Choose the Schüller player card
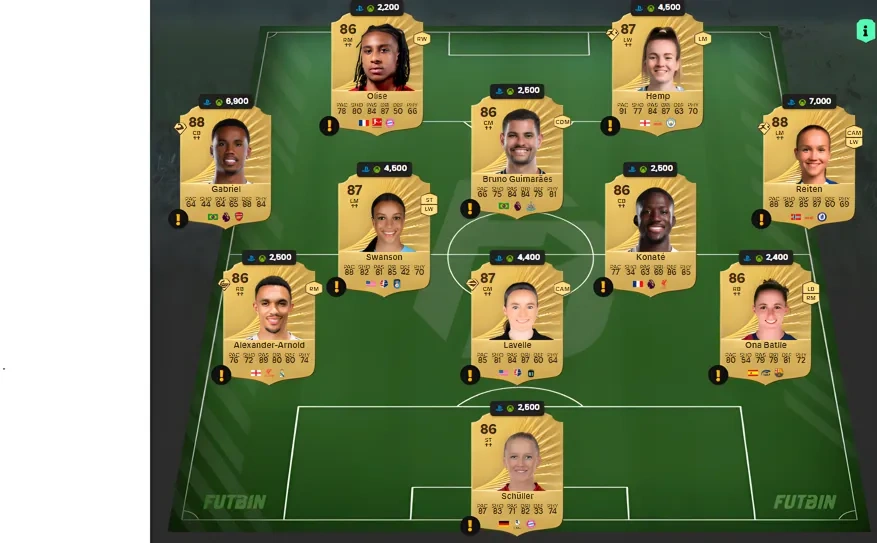877x543 pixels. (517, 468)
